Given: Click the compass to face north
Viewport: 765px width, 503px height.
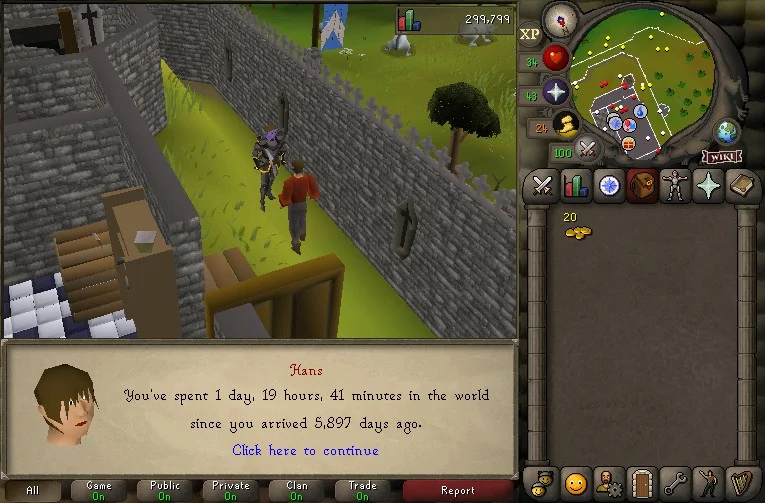Looking at the screenshot, I should pyautogui.click(x=560, y=20).
